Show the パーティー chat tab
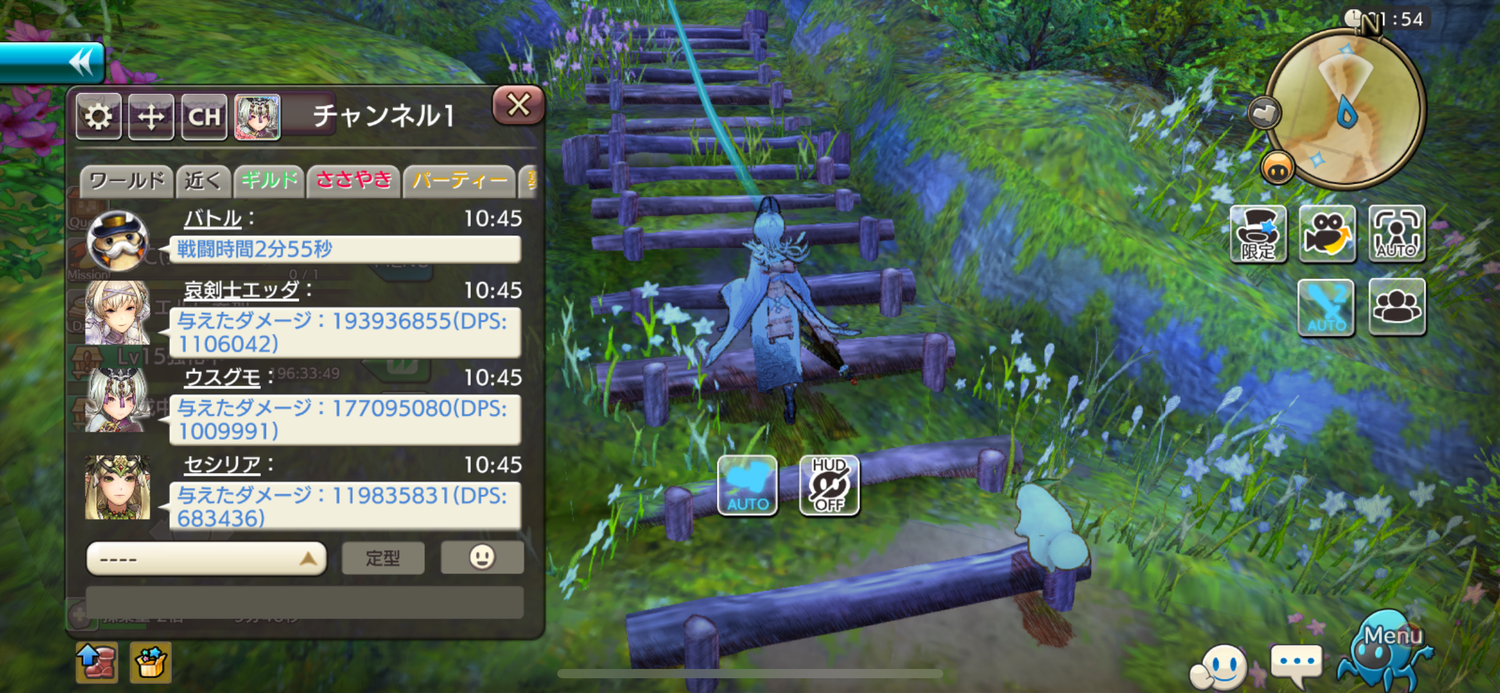Image resolution: width=1500 pixels, height=693 pixels. (x=459, y=181)
